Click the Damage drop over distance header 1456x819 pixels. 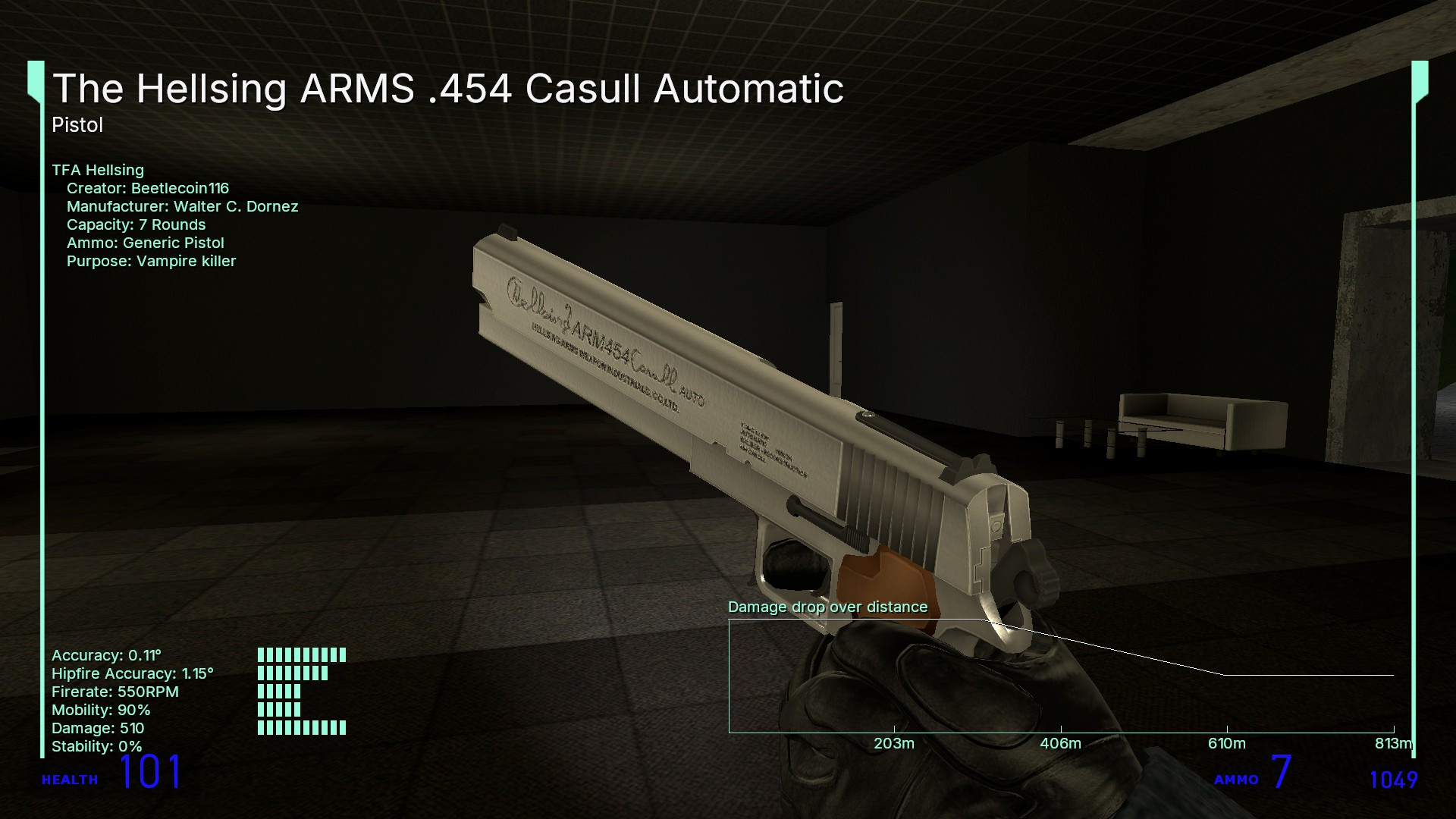point(828,607)
